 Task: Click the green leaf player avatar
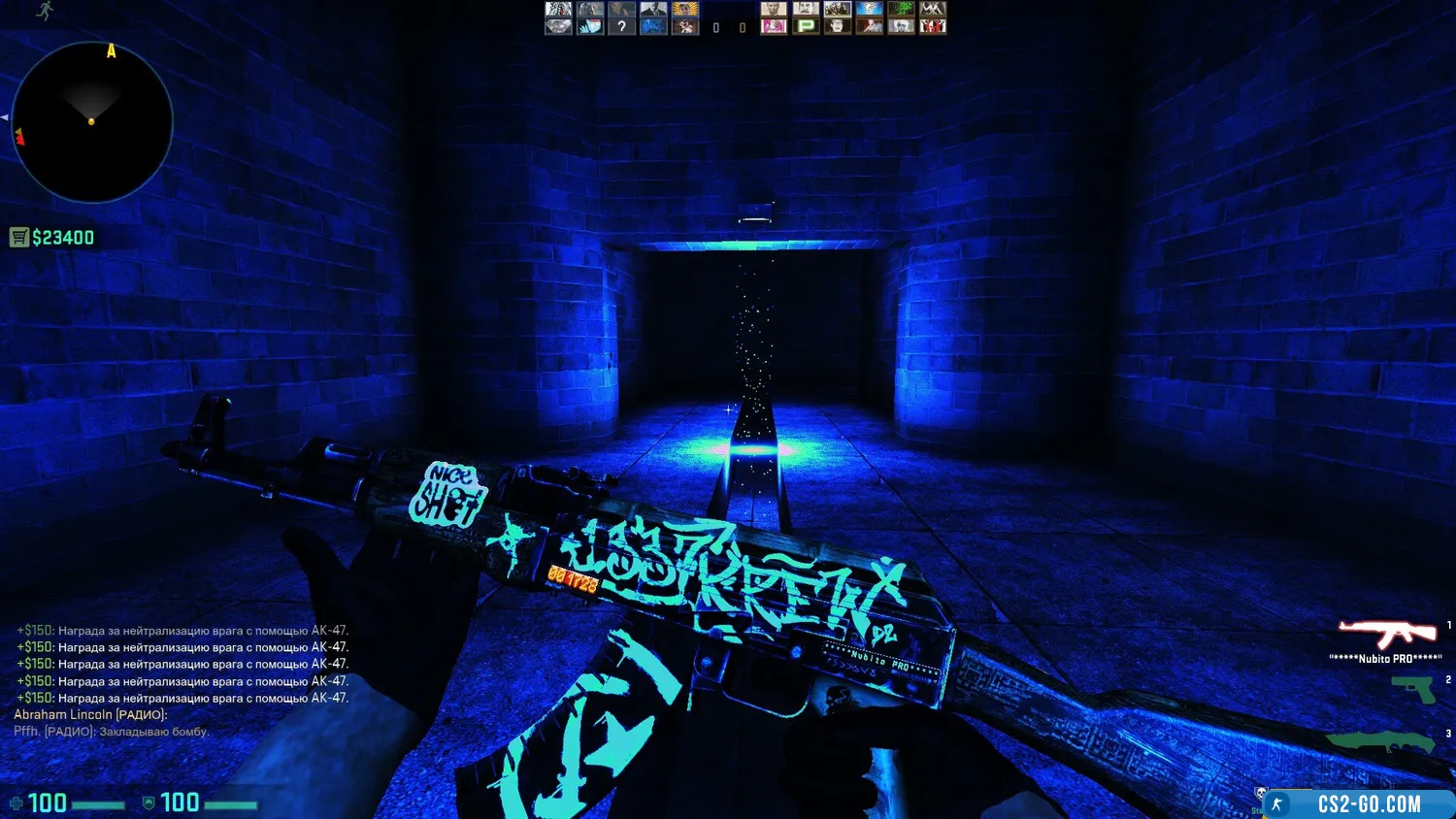pos(901,9)
